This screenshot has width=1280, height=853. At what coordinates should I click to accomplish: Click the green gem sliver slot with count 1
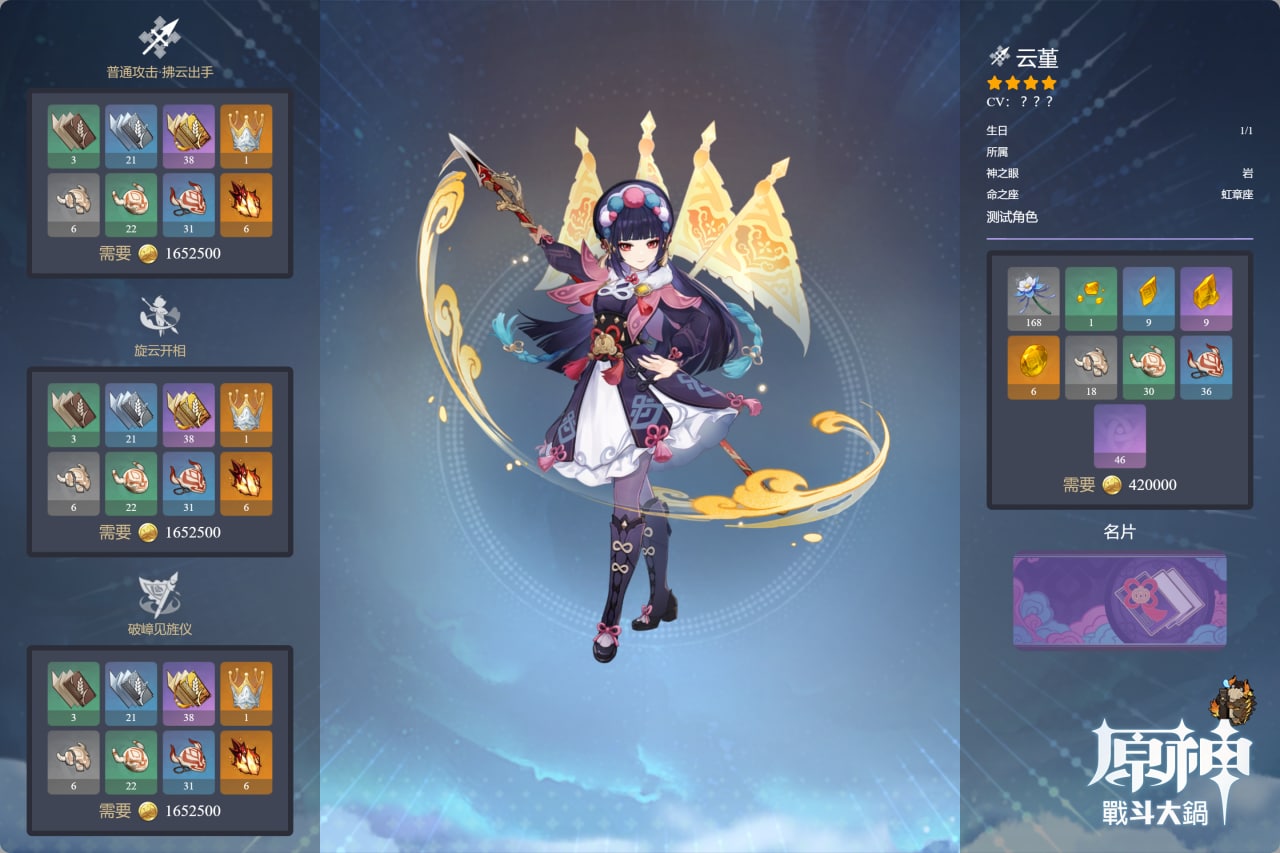(1091, 298)
